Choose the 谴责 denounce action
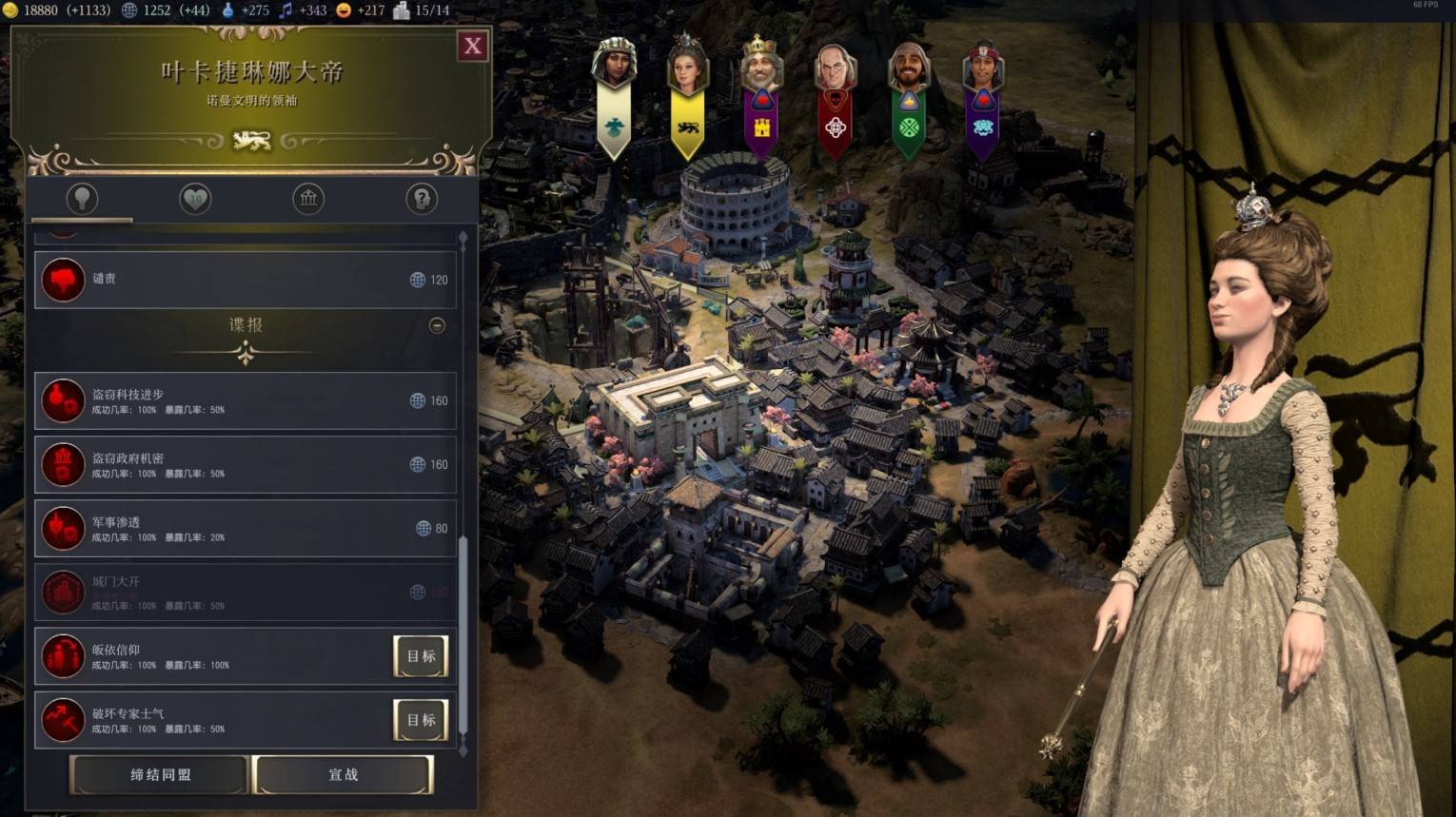The image size is (1456, 817). [246, 280]
